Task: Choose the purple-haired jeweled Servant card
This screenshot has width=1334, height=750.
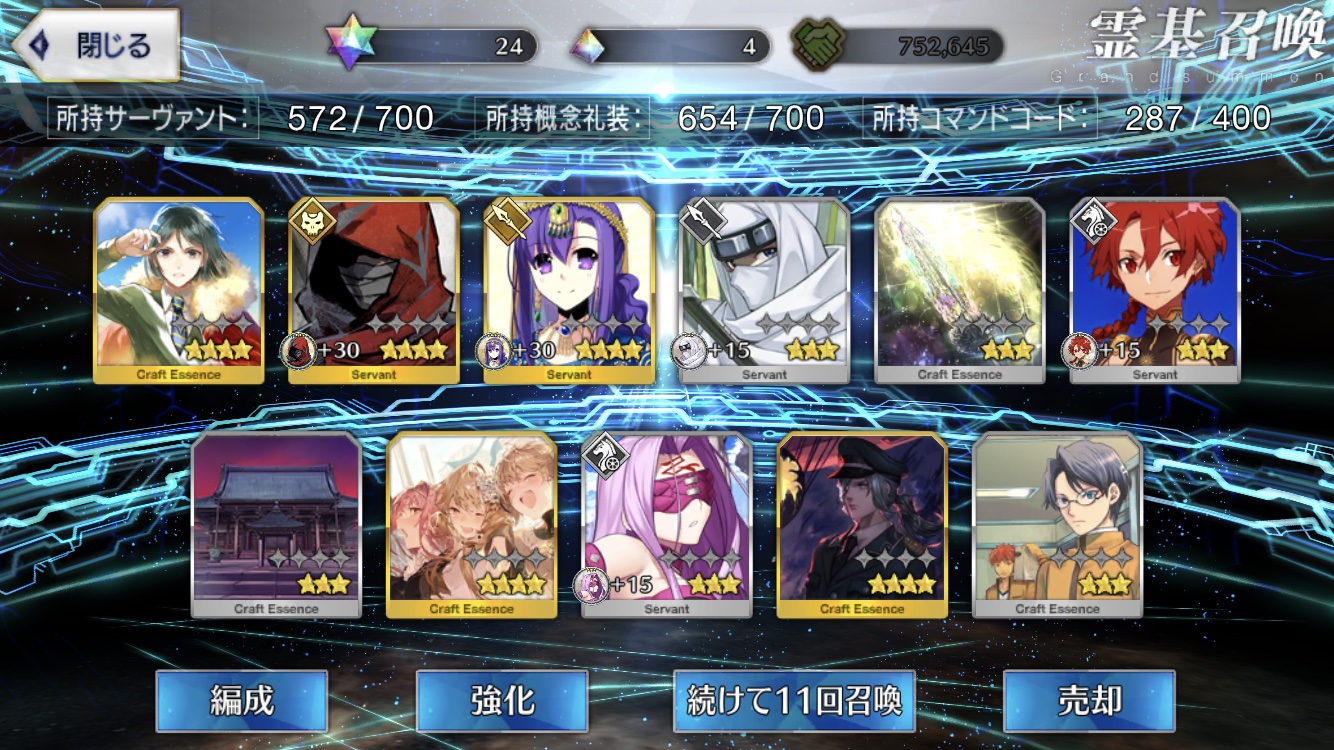Action: pos(569,290)
